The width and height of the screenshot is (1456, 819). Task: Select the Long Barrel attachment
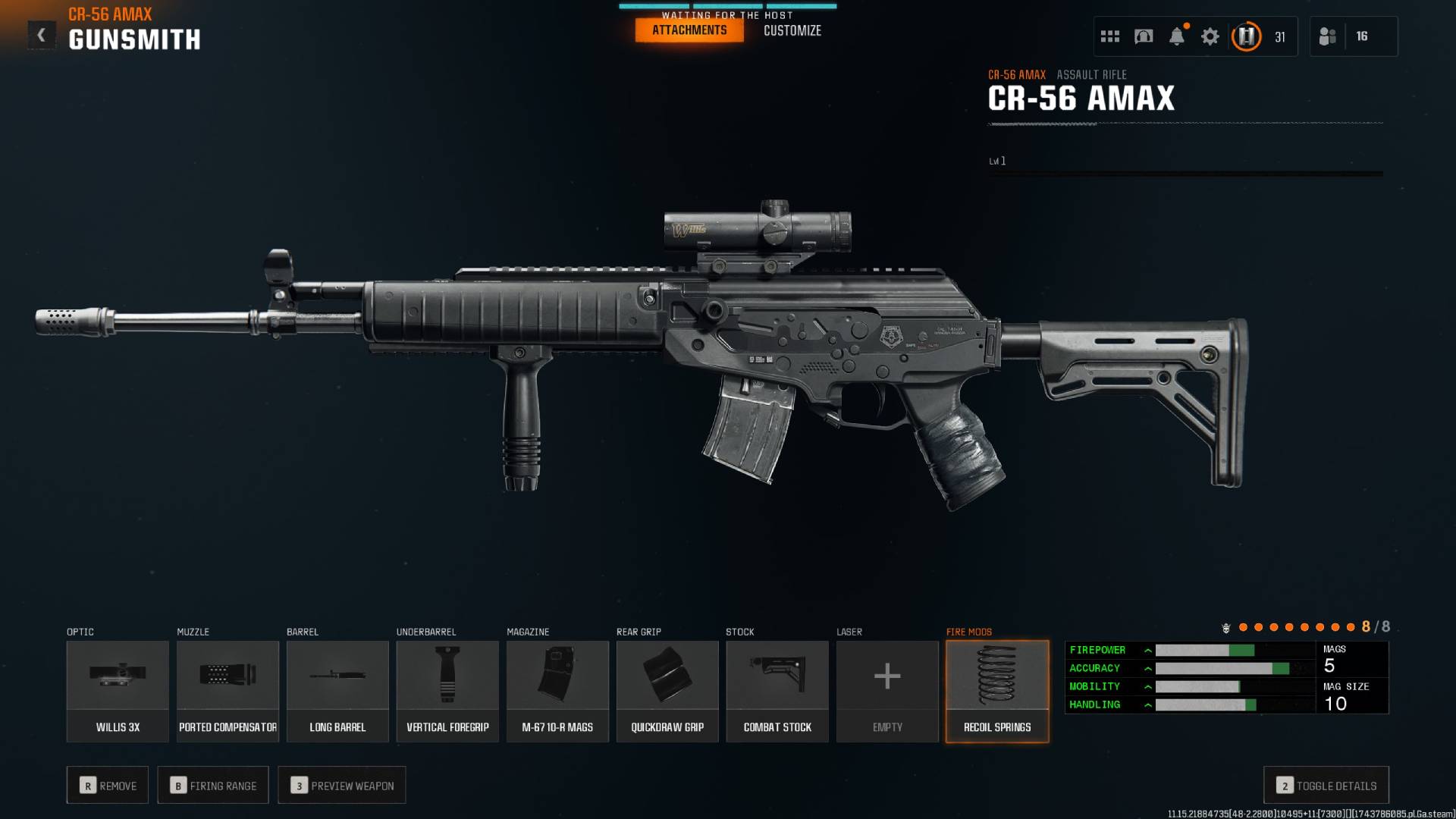tap(337, 690)
